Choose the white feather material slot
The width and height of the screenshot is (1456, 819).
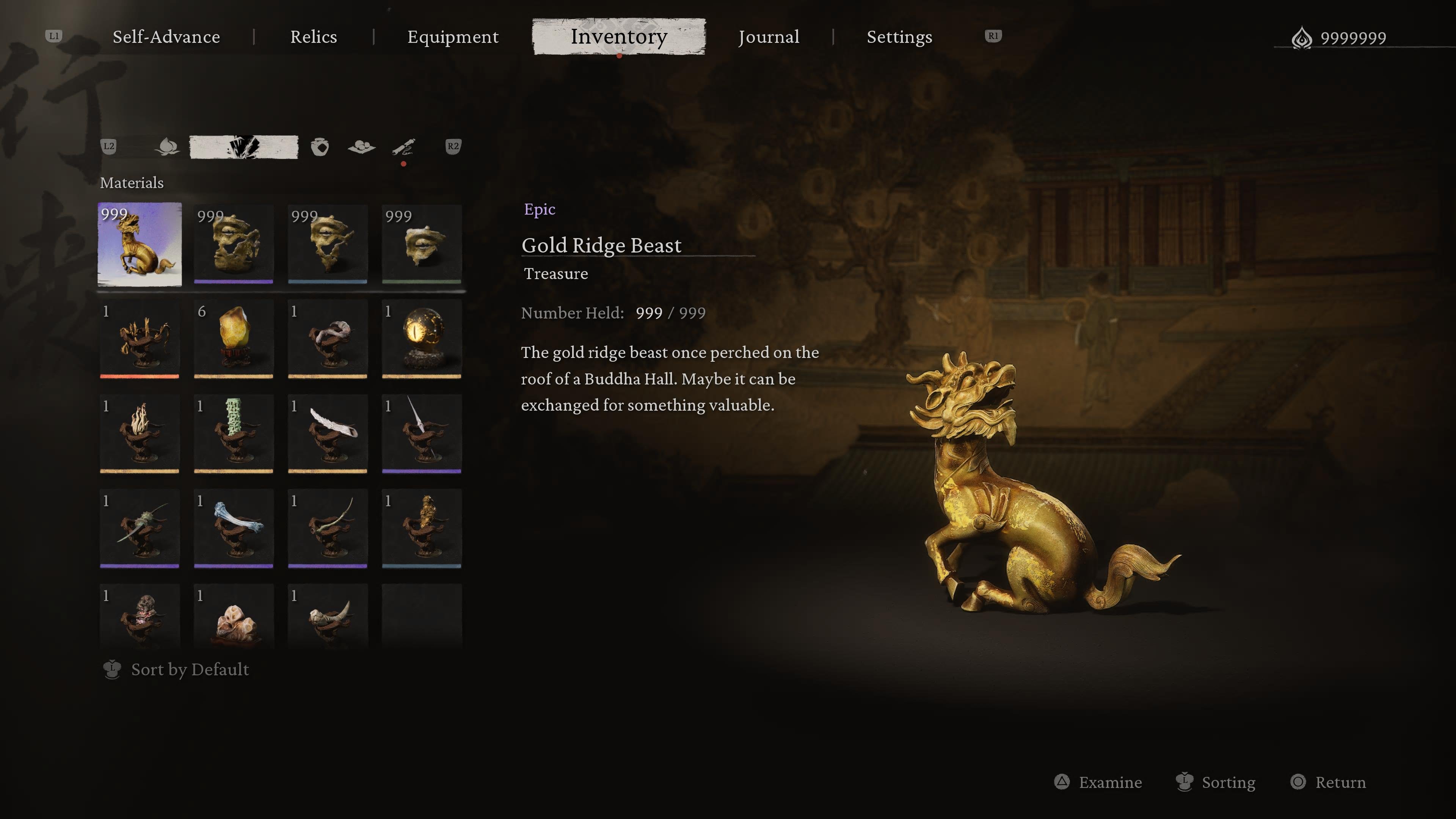(328, 433)
